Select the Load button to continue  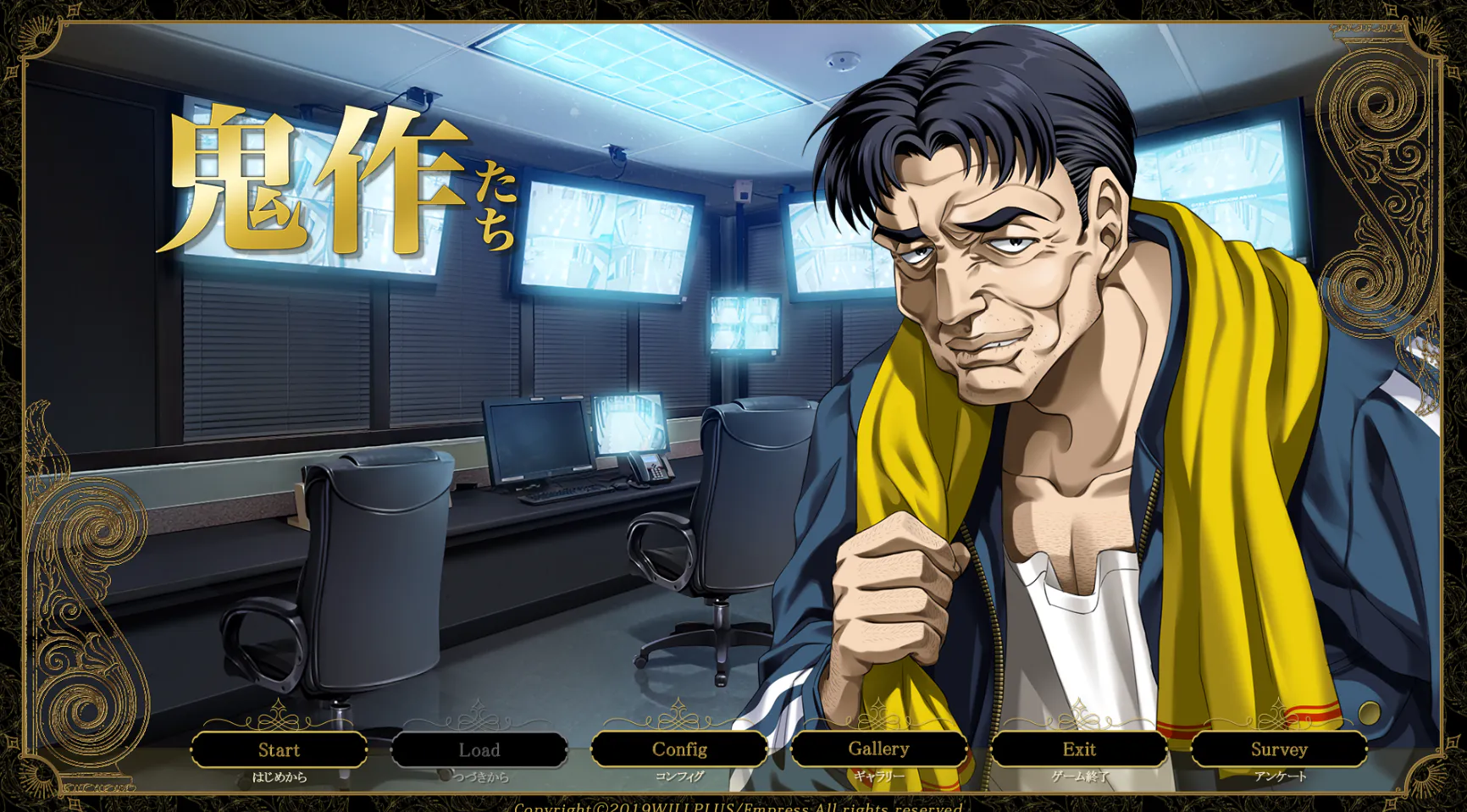click(x=479, y=749)
